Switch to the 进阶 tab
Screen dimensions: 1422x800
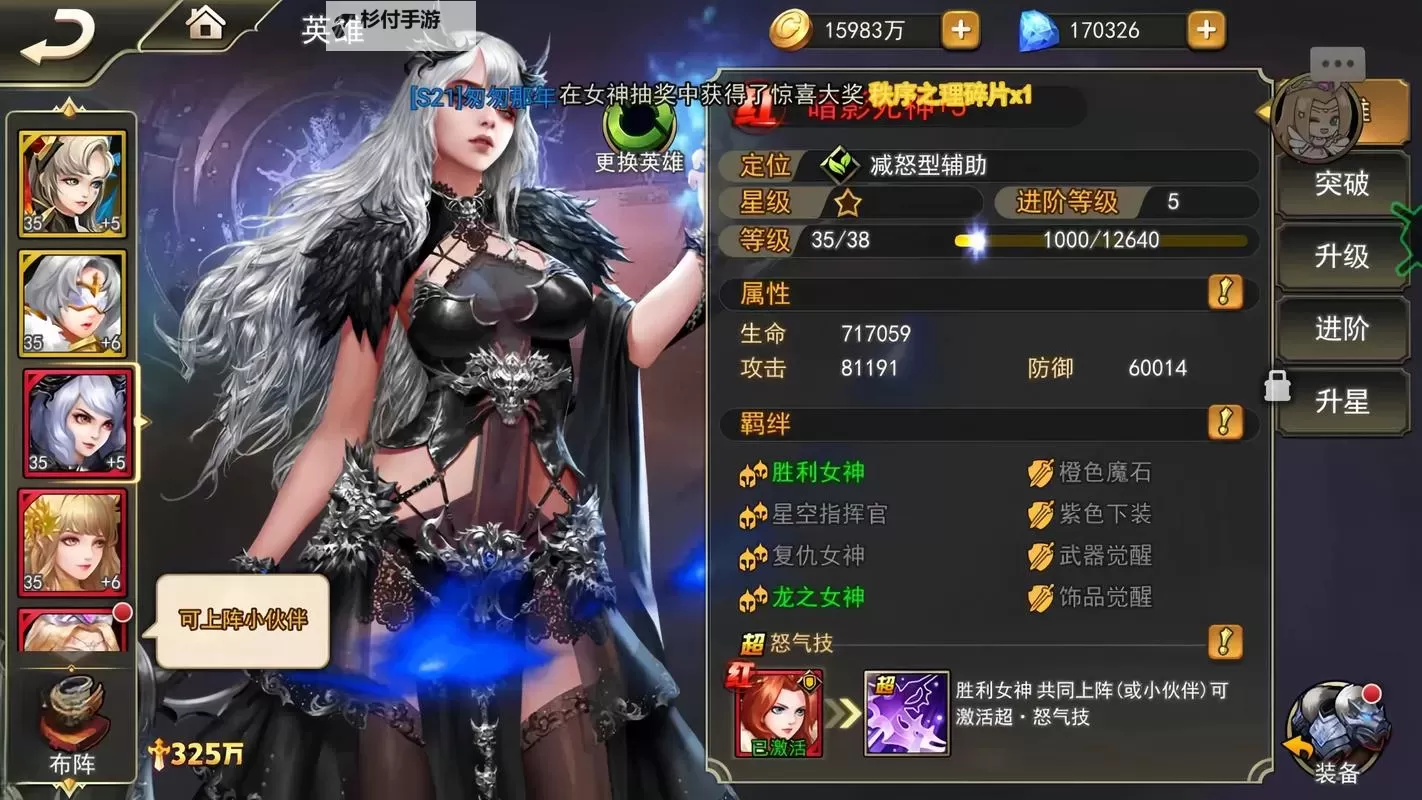[1342, 328]
